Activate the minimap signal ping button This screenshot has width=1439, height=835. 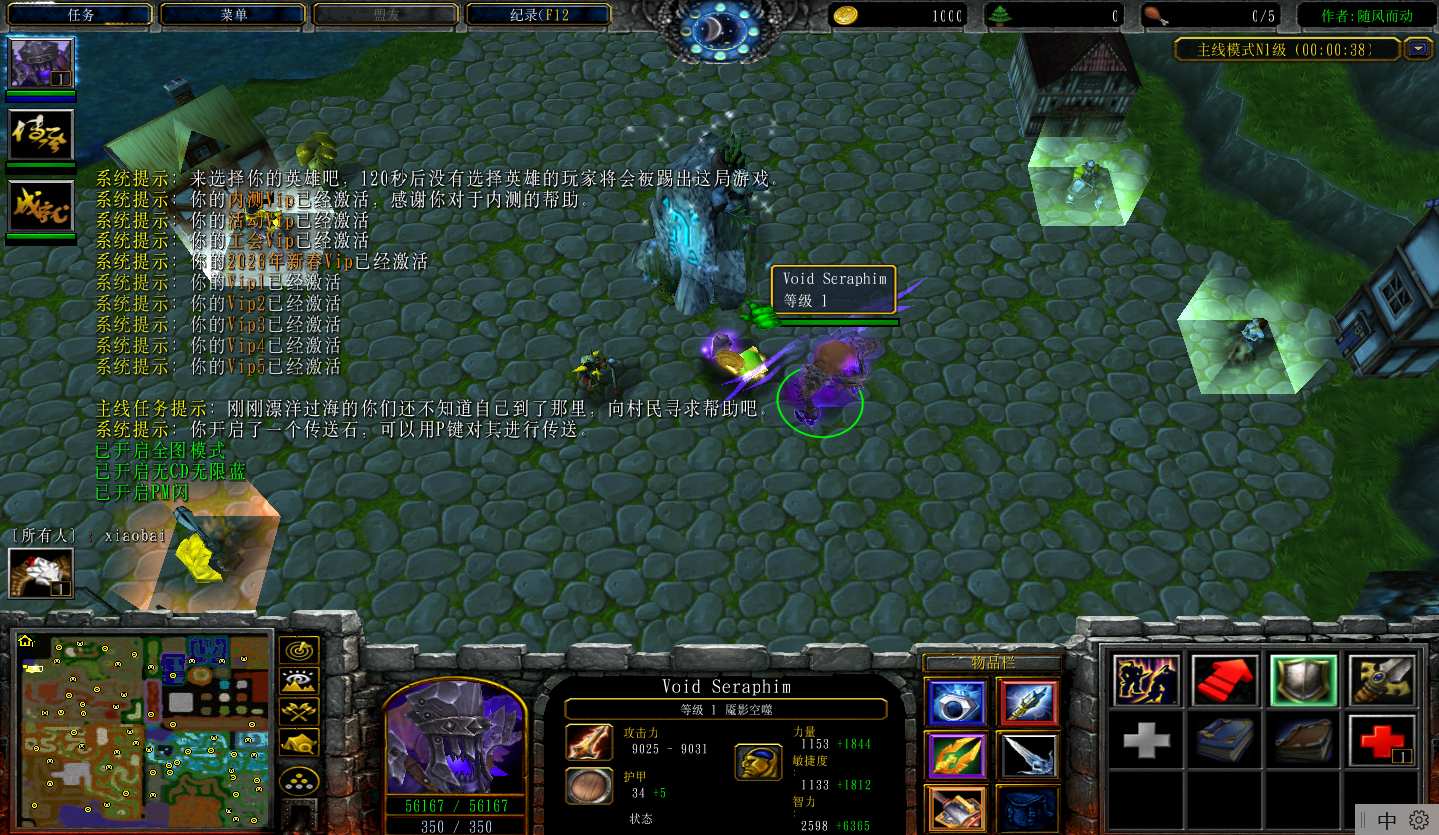pos(299,651)
